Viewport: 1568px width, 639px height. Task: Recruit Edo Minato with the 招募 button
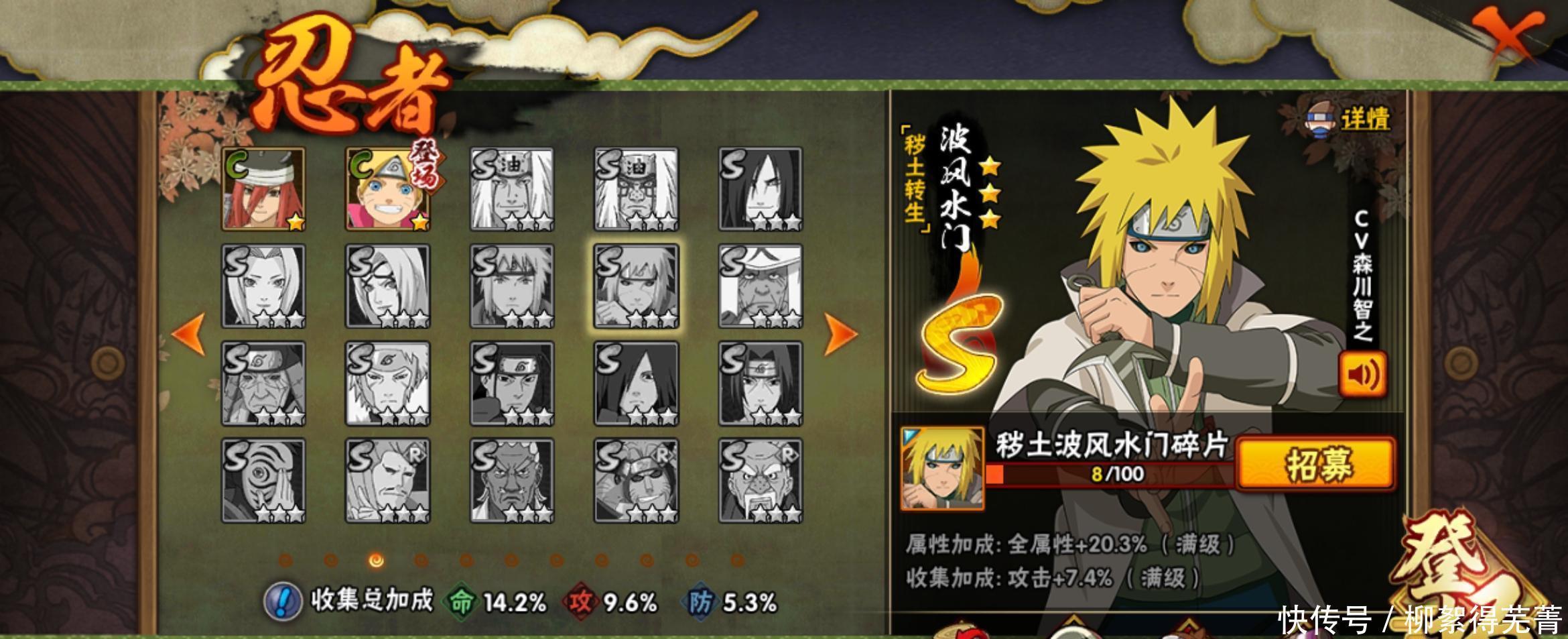pos(1317,464)
